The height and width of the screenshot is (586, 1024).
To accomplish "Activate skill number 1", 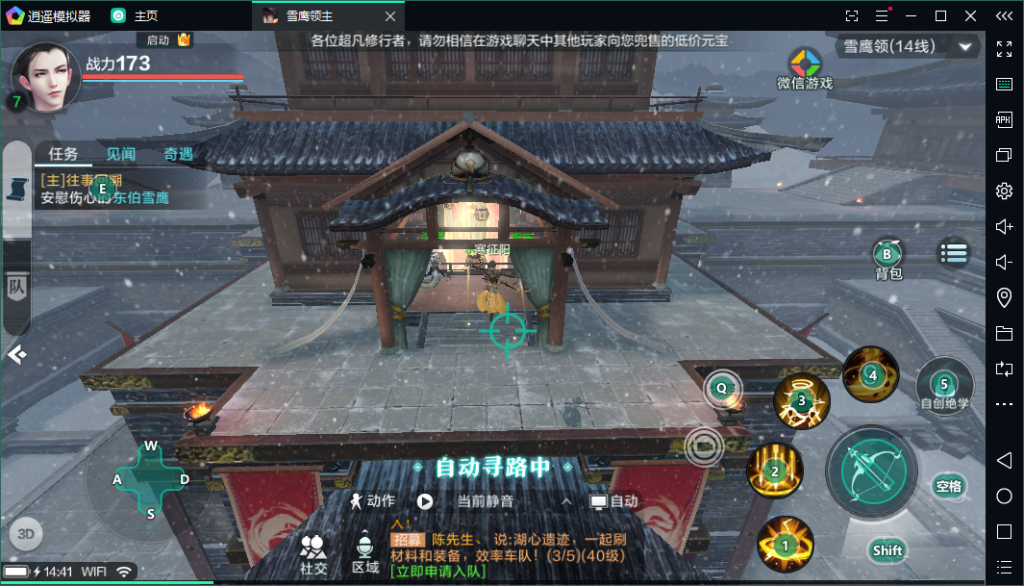I will 785,544.
